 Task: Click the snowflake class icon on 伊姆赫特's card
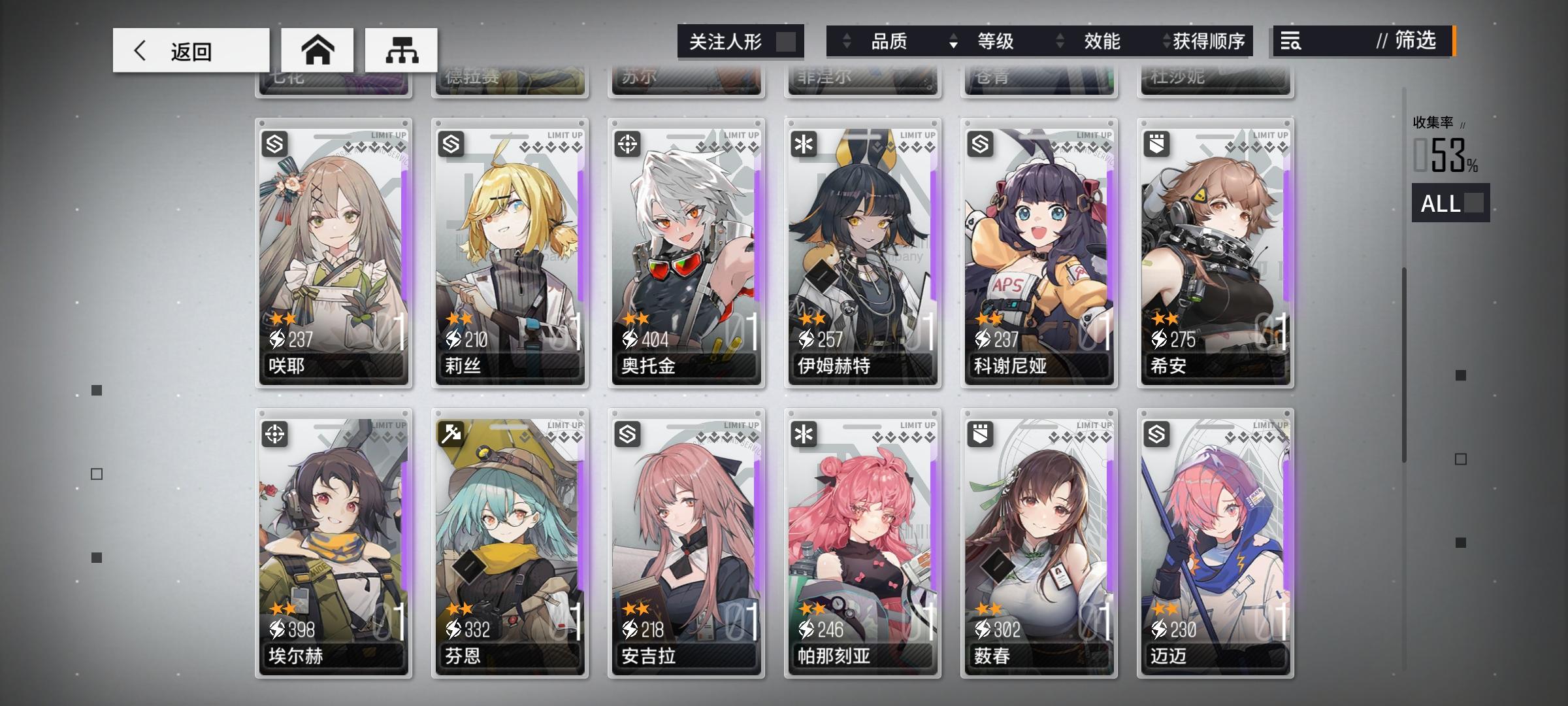803,143
